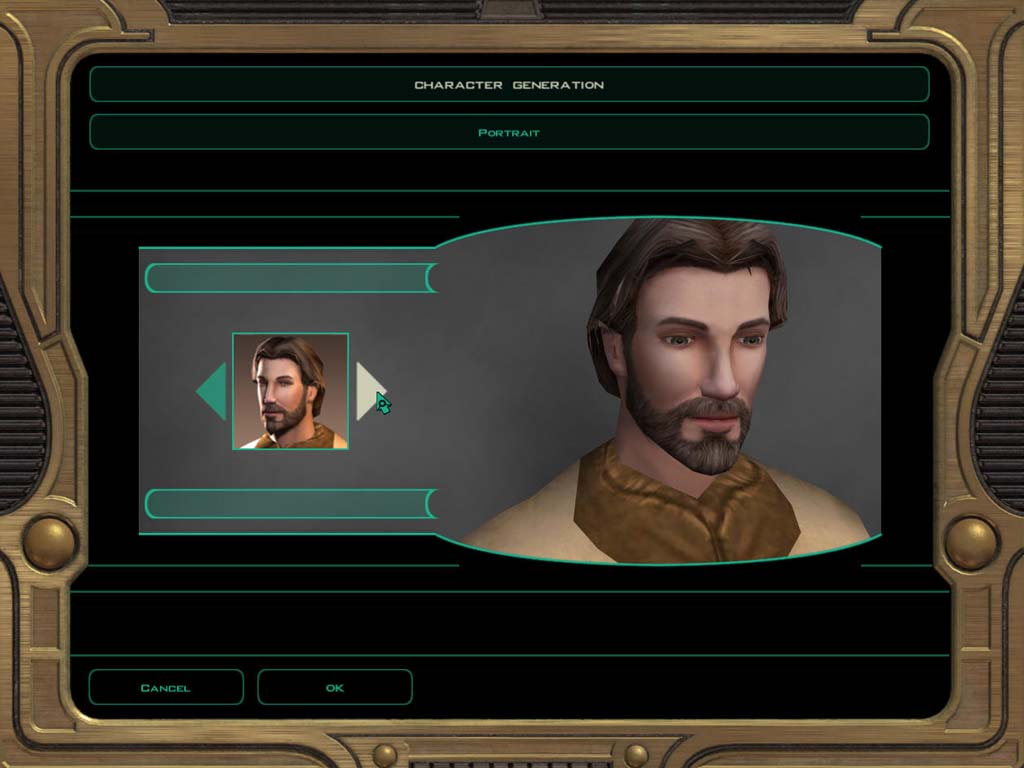The height and width of the screenshot is (768, 1024).
Task: Select the bearded man portrait thumbnail
Action: pyautogui.click(x=290, y=391)
